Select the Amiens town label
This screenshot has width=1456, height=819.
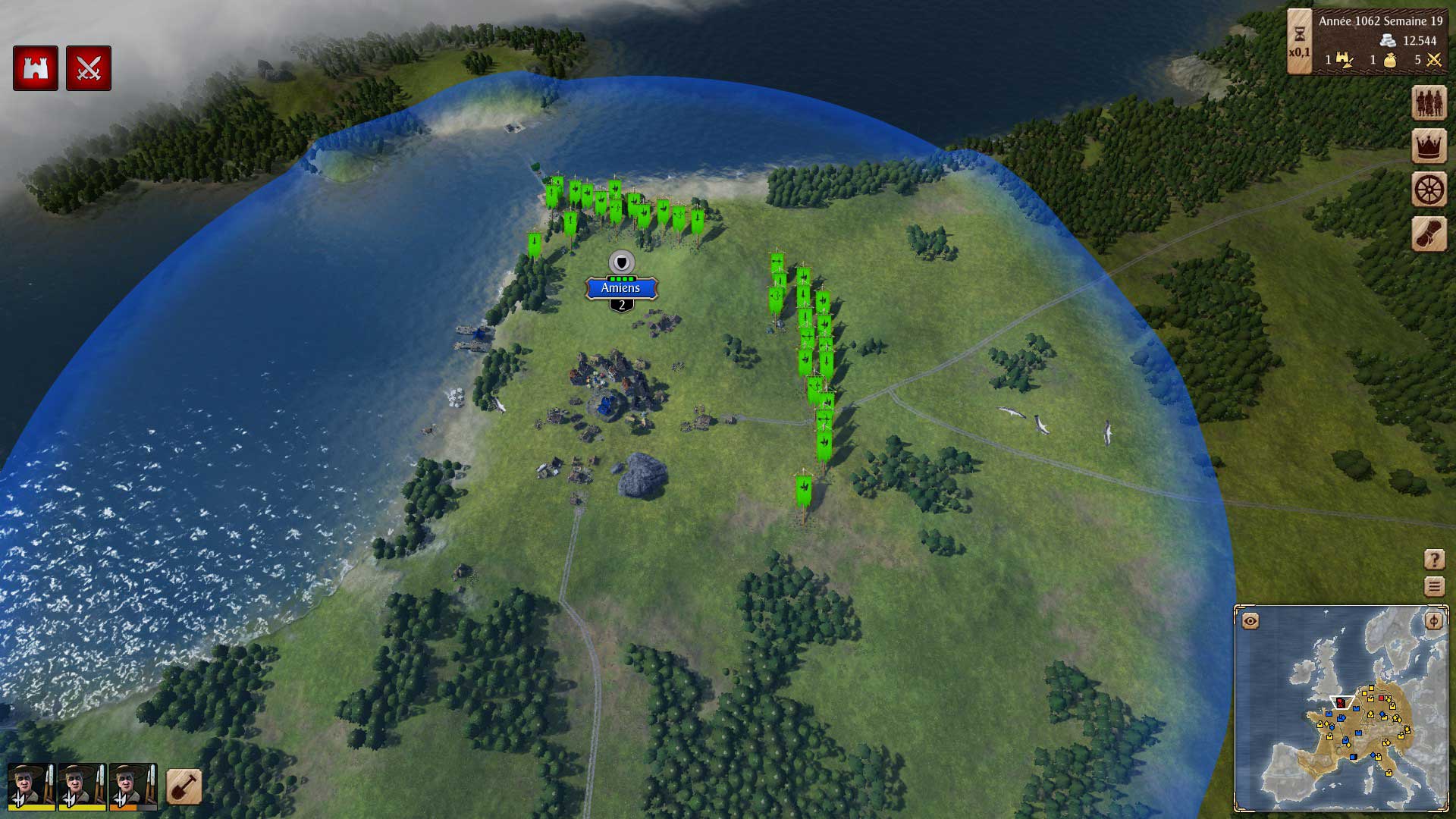pos(621,288)
